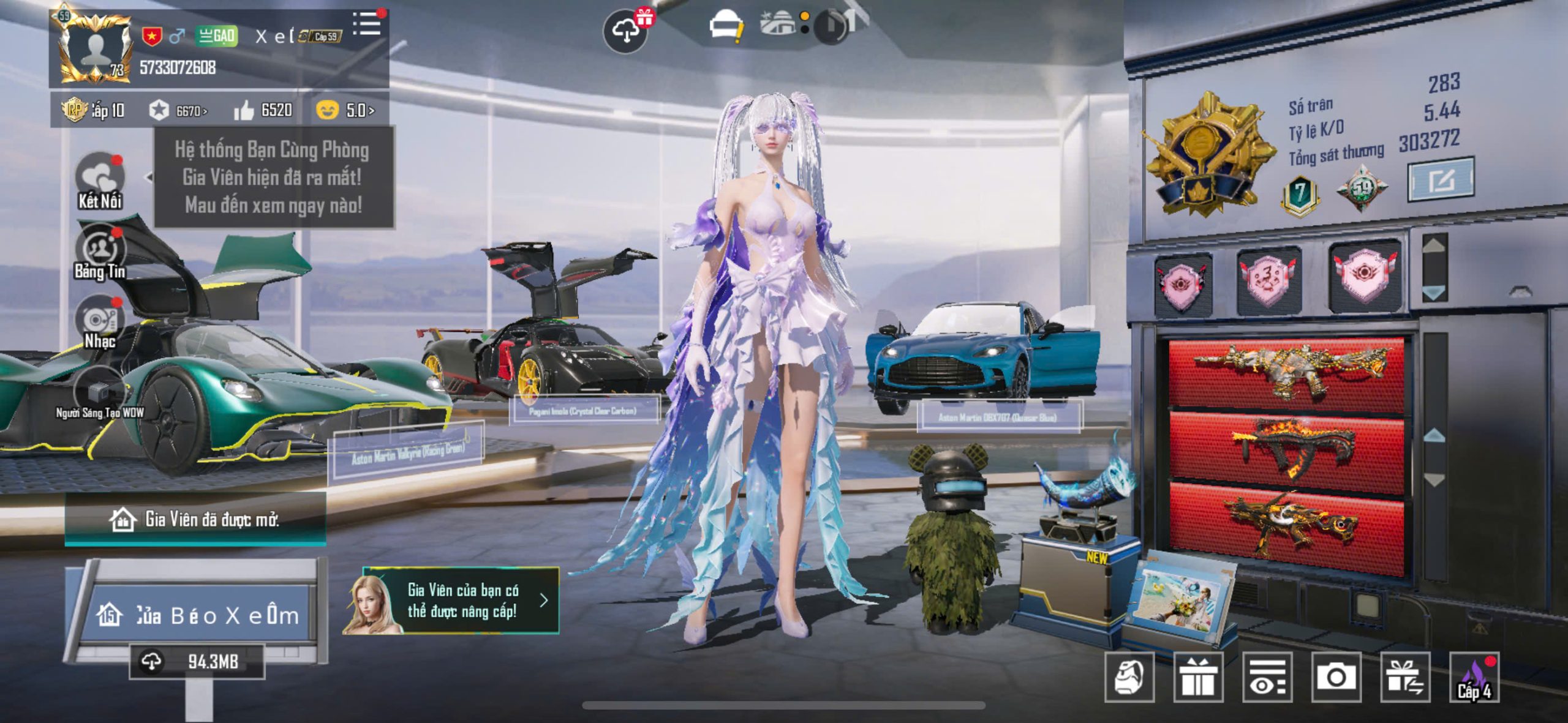Click the cloud download gift icon
The image size is (1568, 723).
(626, 31)
